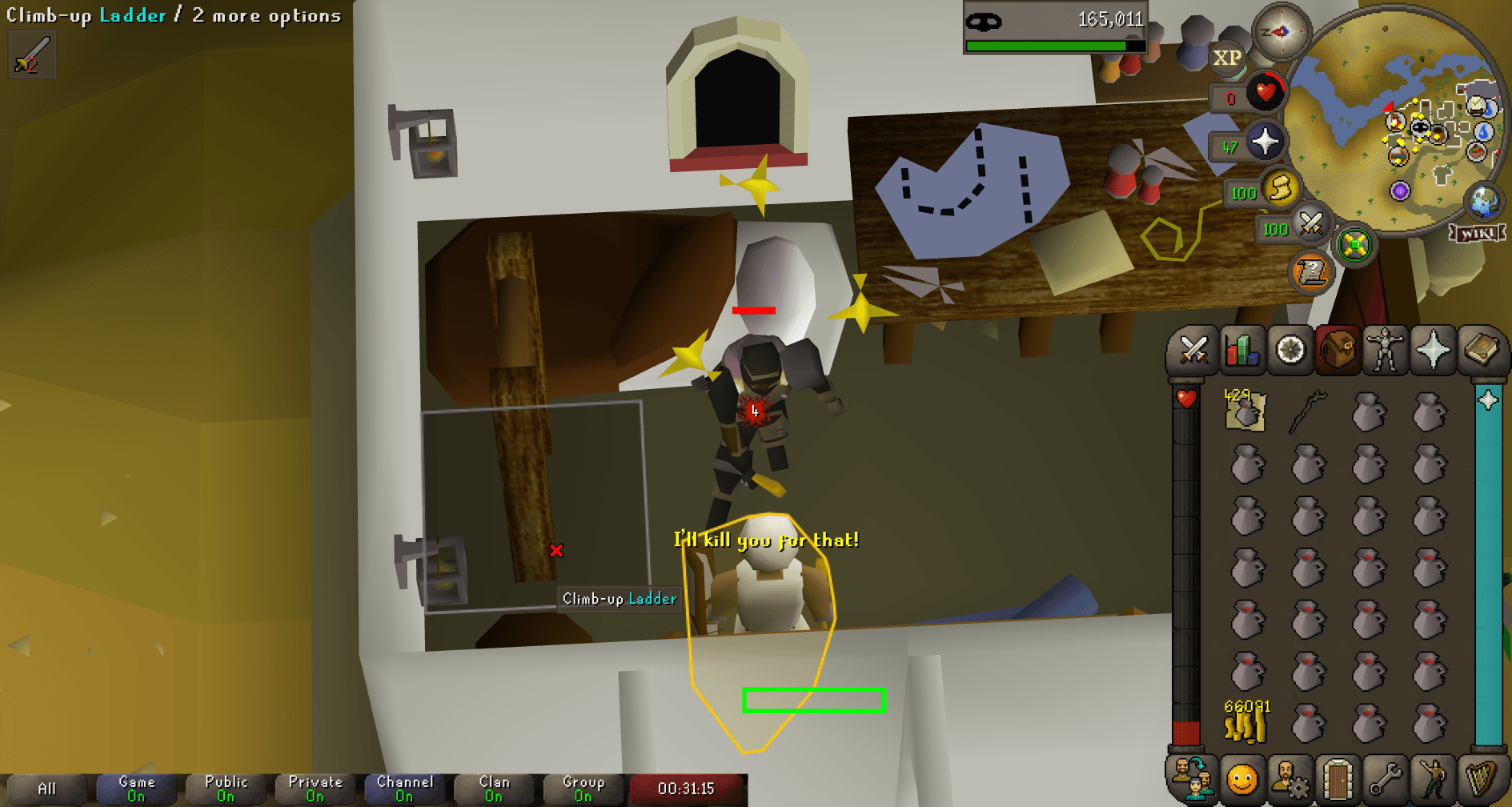
Task: Select the Climb-up Ladder option
Action: click(618, 599)
